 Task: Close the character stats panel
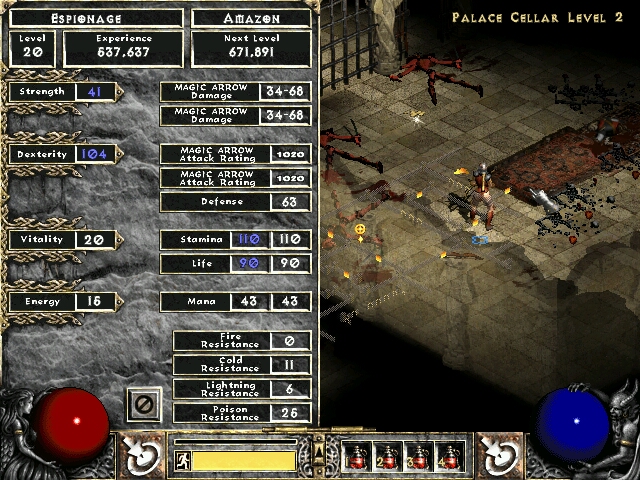tap(144, 404)
